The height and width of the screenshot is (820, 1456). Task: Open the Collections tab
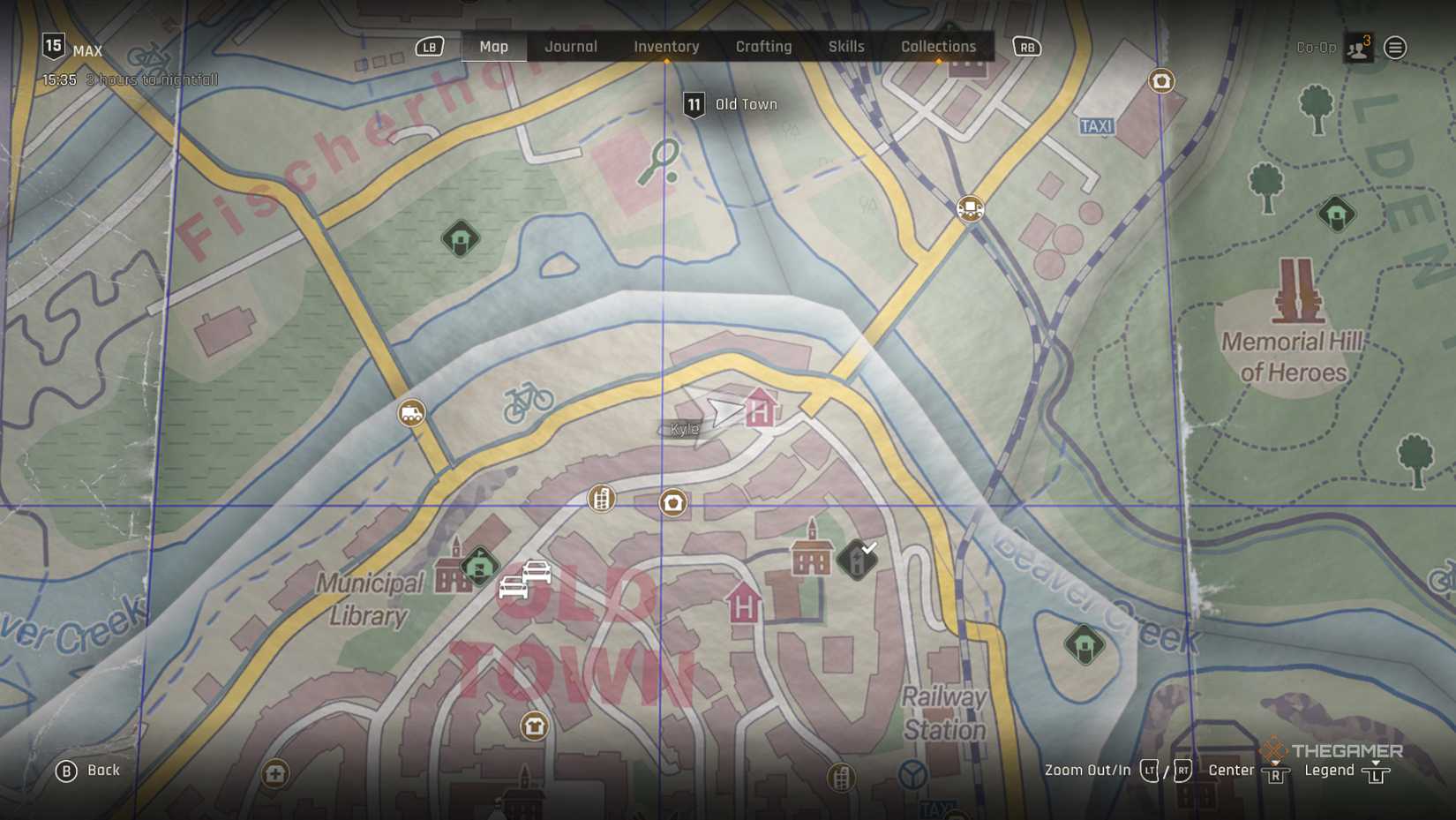pyautogui.click(x=938, y=47)
